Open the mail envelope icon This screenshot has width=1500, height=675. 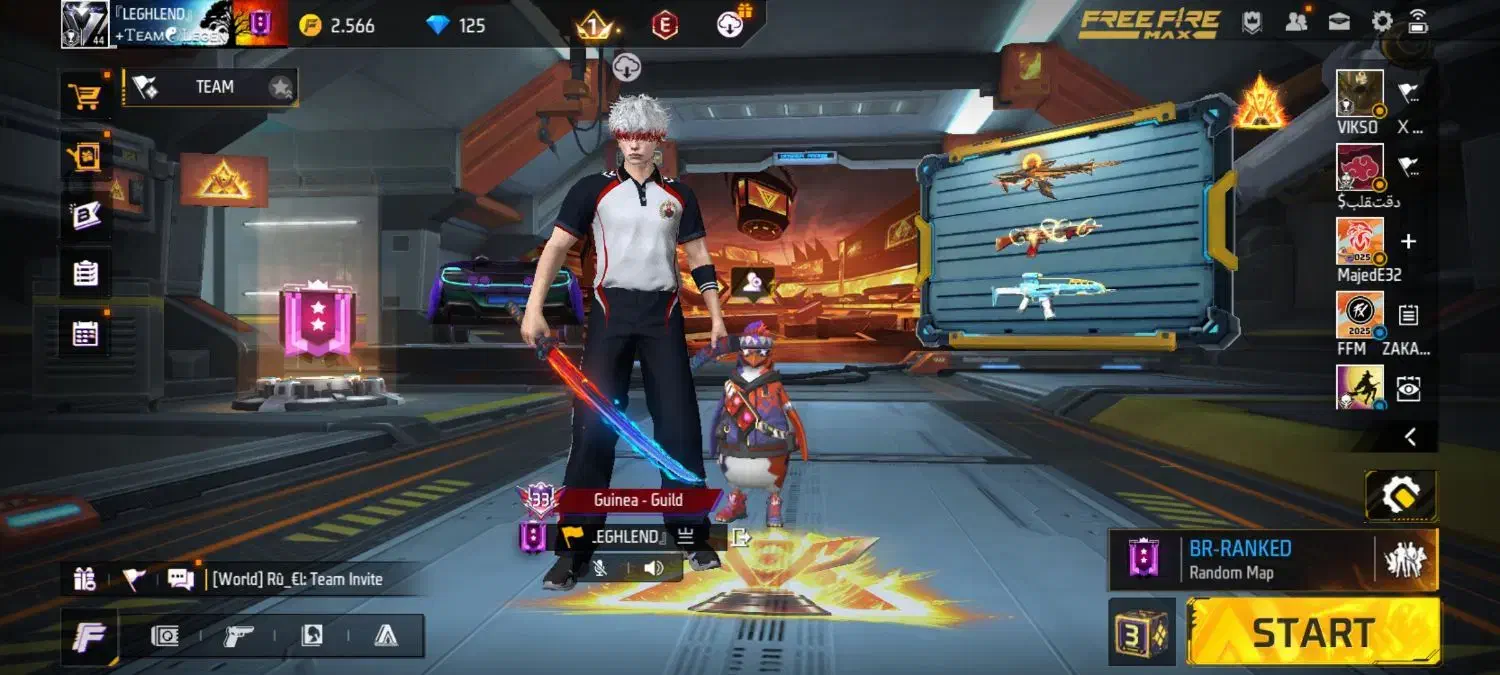(x=1339, y=21)
